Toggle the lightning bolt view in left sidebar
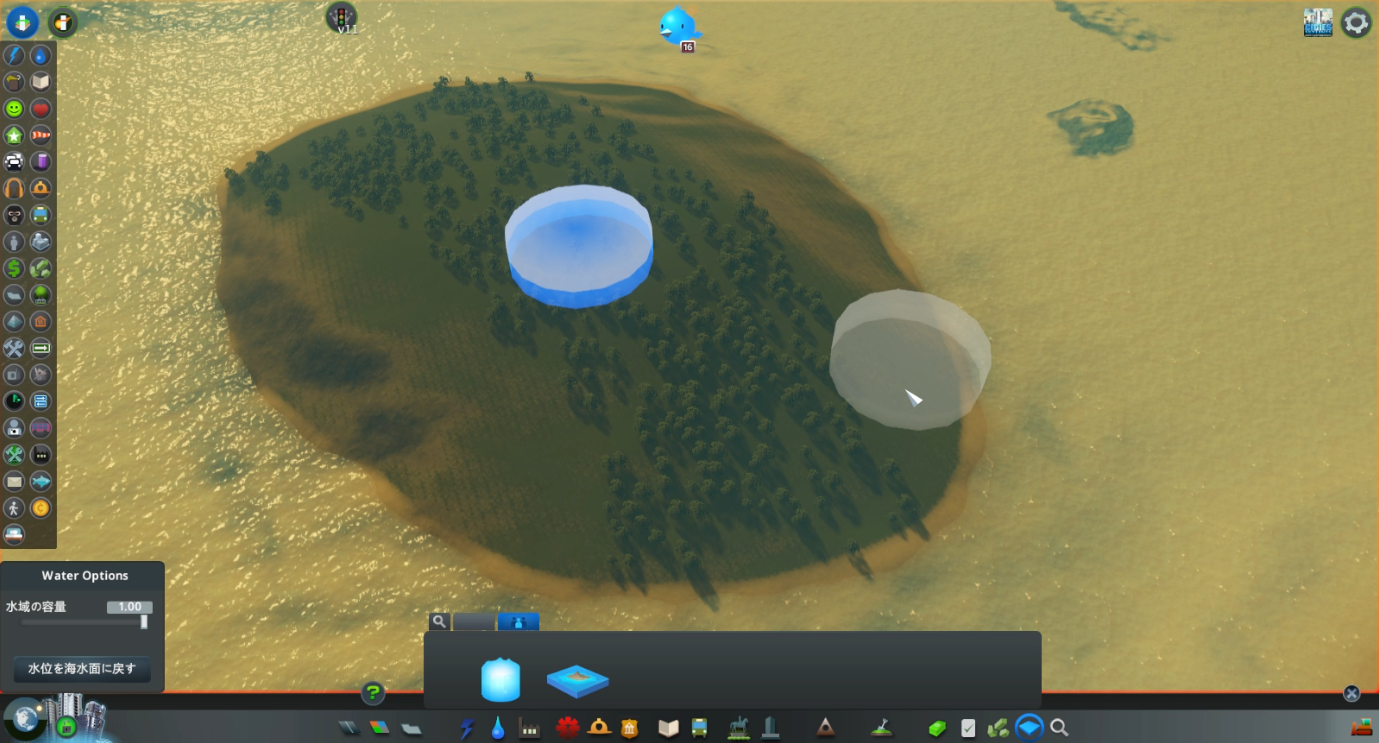 tap(14, 55)
